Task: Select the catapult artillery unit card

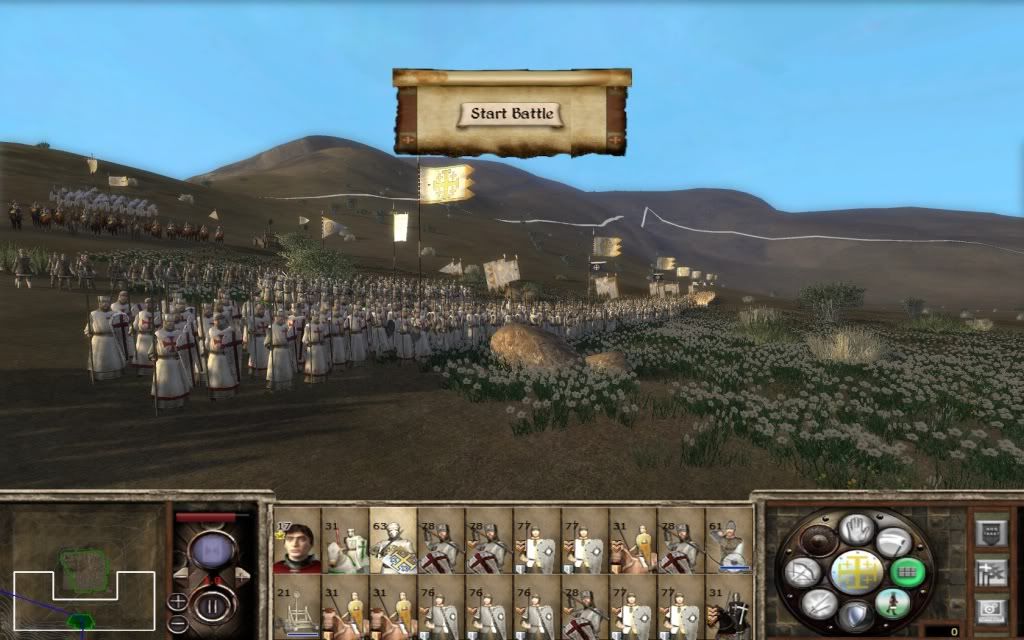Action: 295,610
